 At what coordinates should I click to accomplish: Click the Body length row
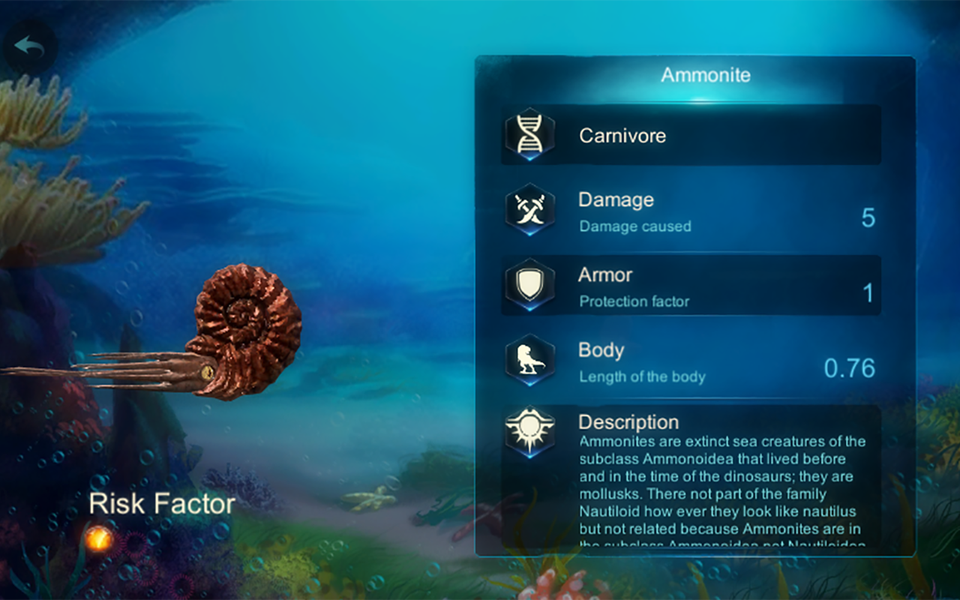pyautogui.click(x=691, y=362)
